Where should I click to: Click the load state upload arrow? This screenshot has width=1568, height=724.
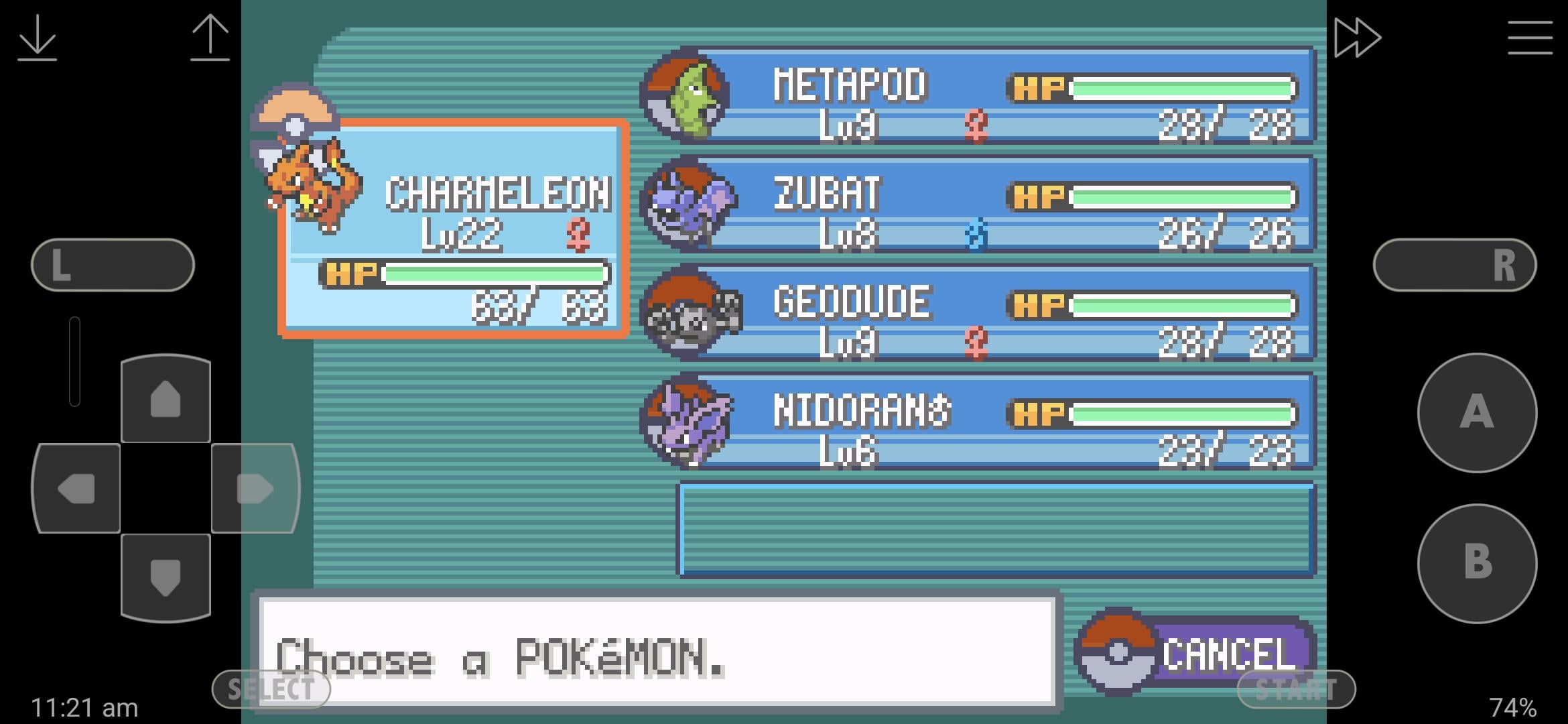tap(210, 38)
